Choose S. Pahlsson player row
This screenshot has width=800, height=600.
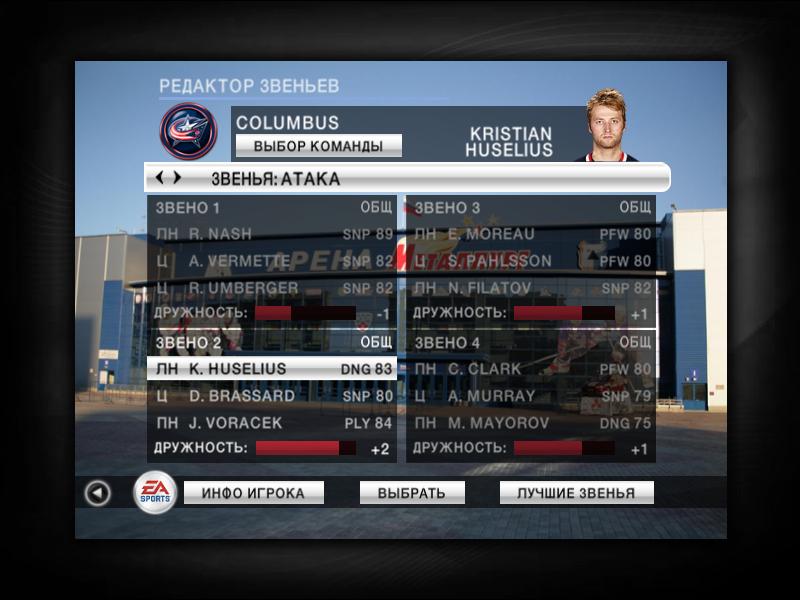(x=531, y=261)
